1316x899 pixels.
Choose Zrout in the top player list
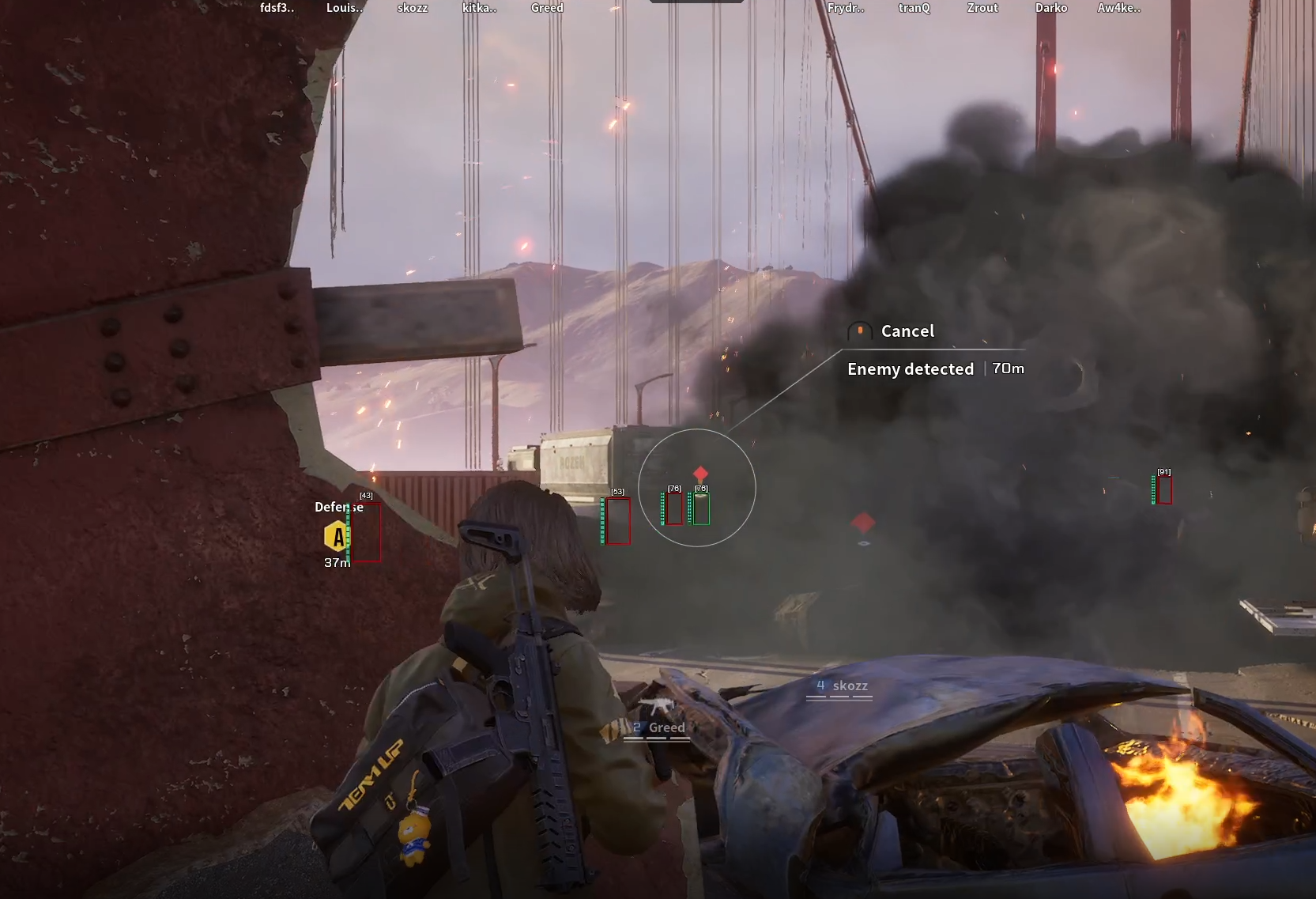click(982, 8)
